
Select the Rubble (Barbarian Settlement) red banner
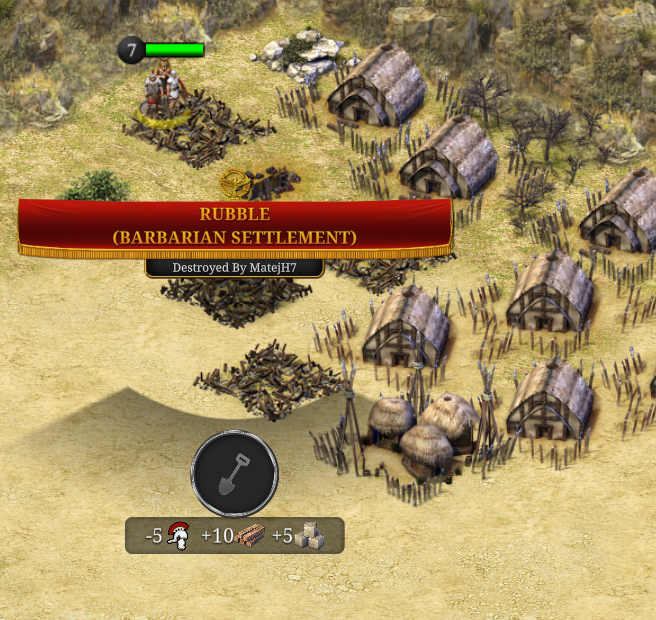pos(235,226)
